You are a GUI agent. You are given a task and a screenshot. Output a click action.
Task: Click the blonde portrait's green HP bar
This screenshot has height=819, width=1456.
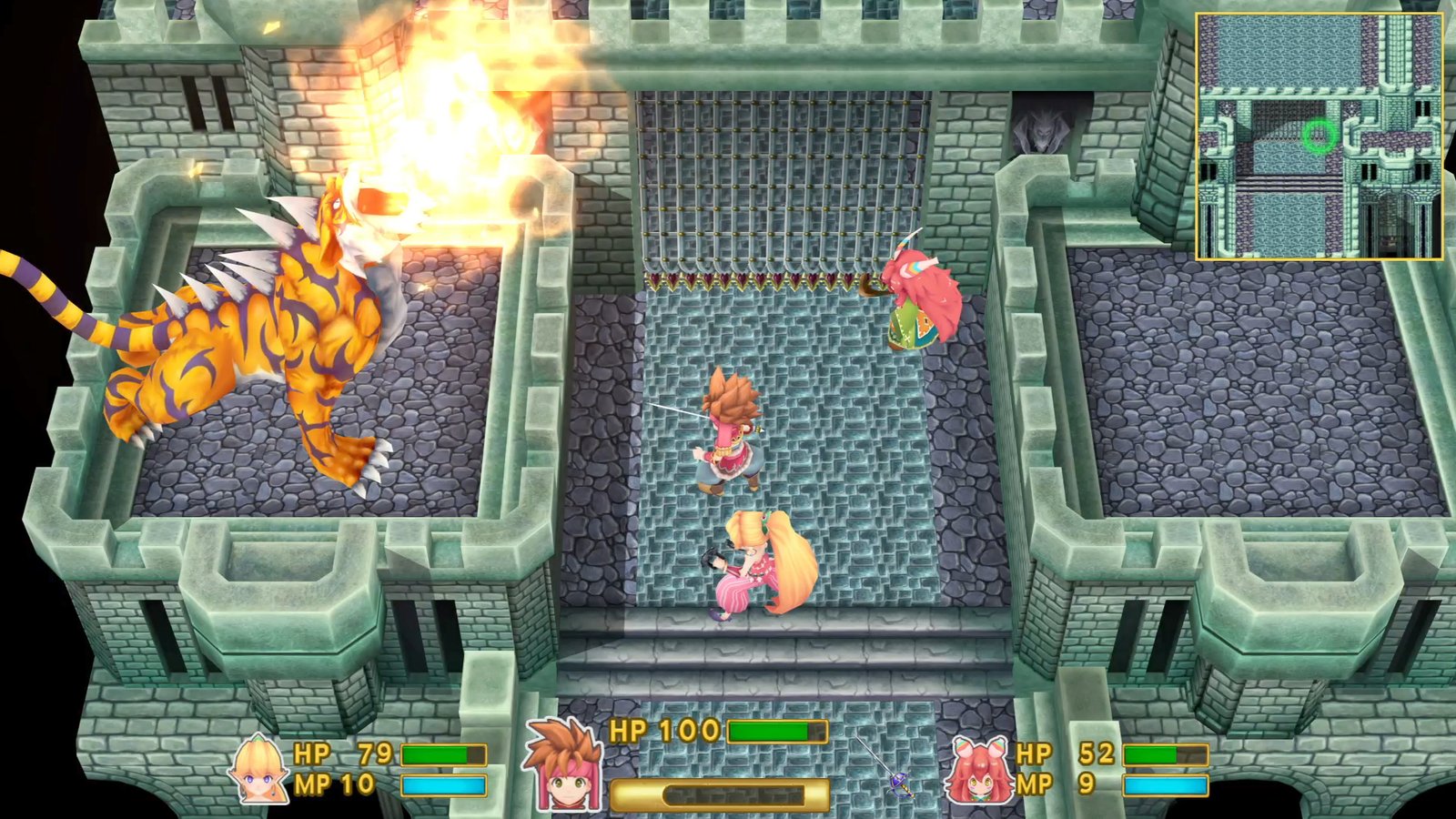pos(443,753)
